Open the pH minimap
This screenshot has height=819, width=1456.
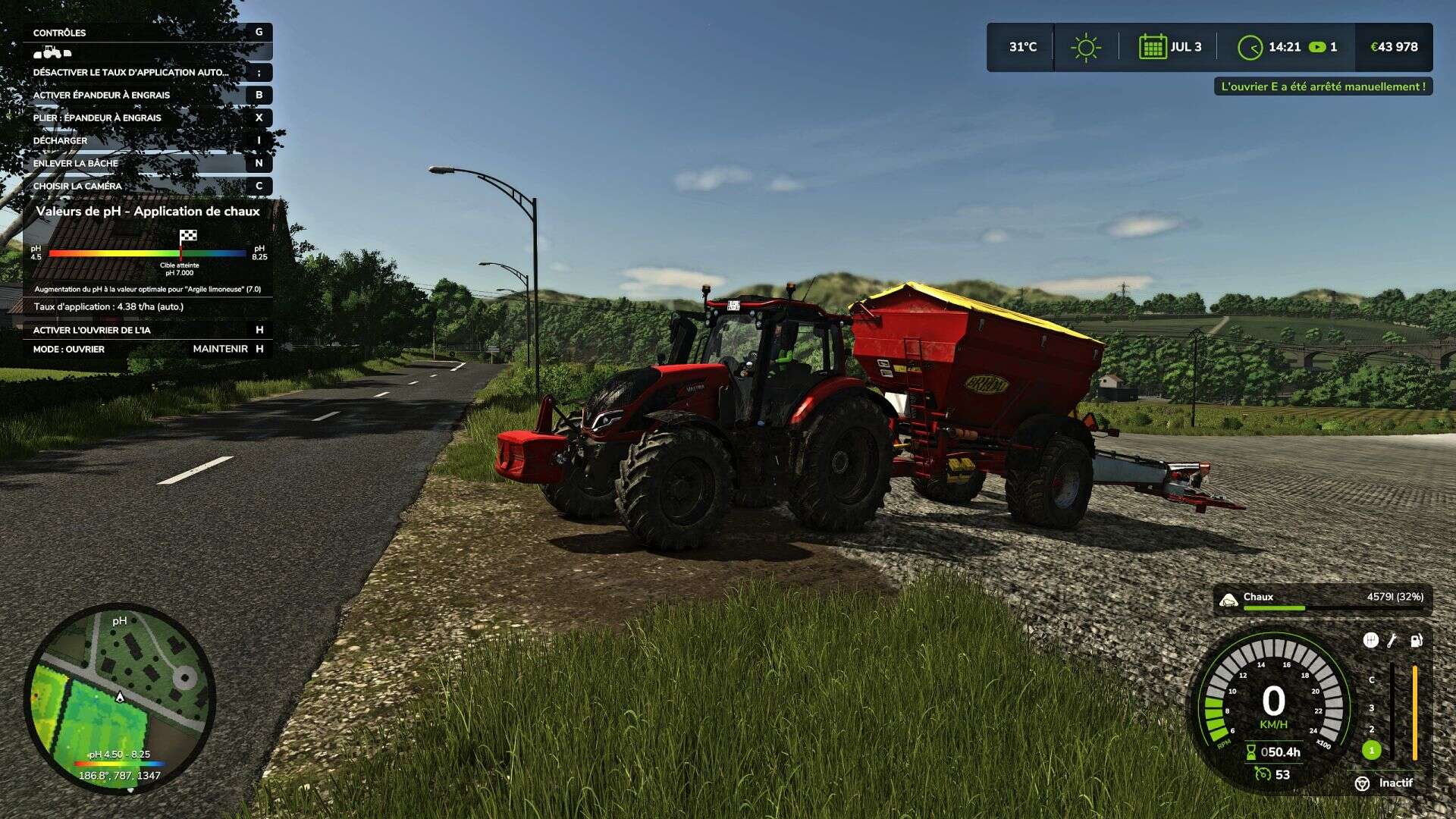pos(120,698)
